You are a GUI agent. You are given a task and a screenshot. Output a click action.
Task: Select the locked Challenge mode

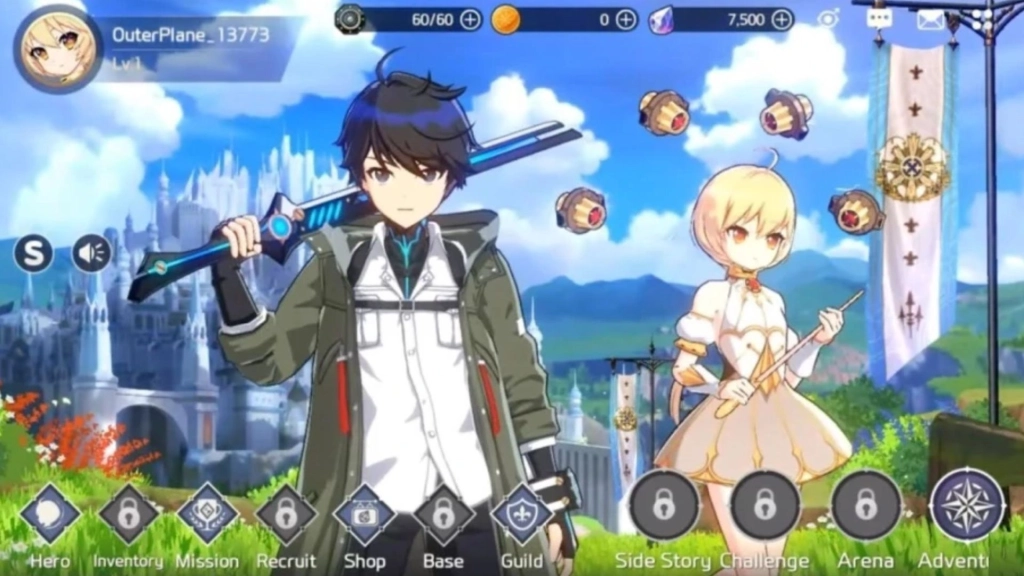(x=765, y=505)
